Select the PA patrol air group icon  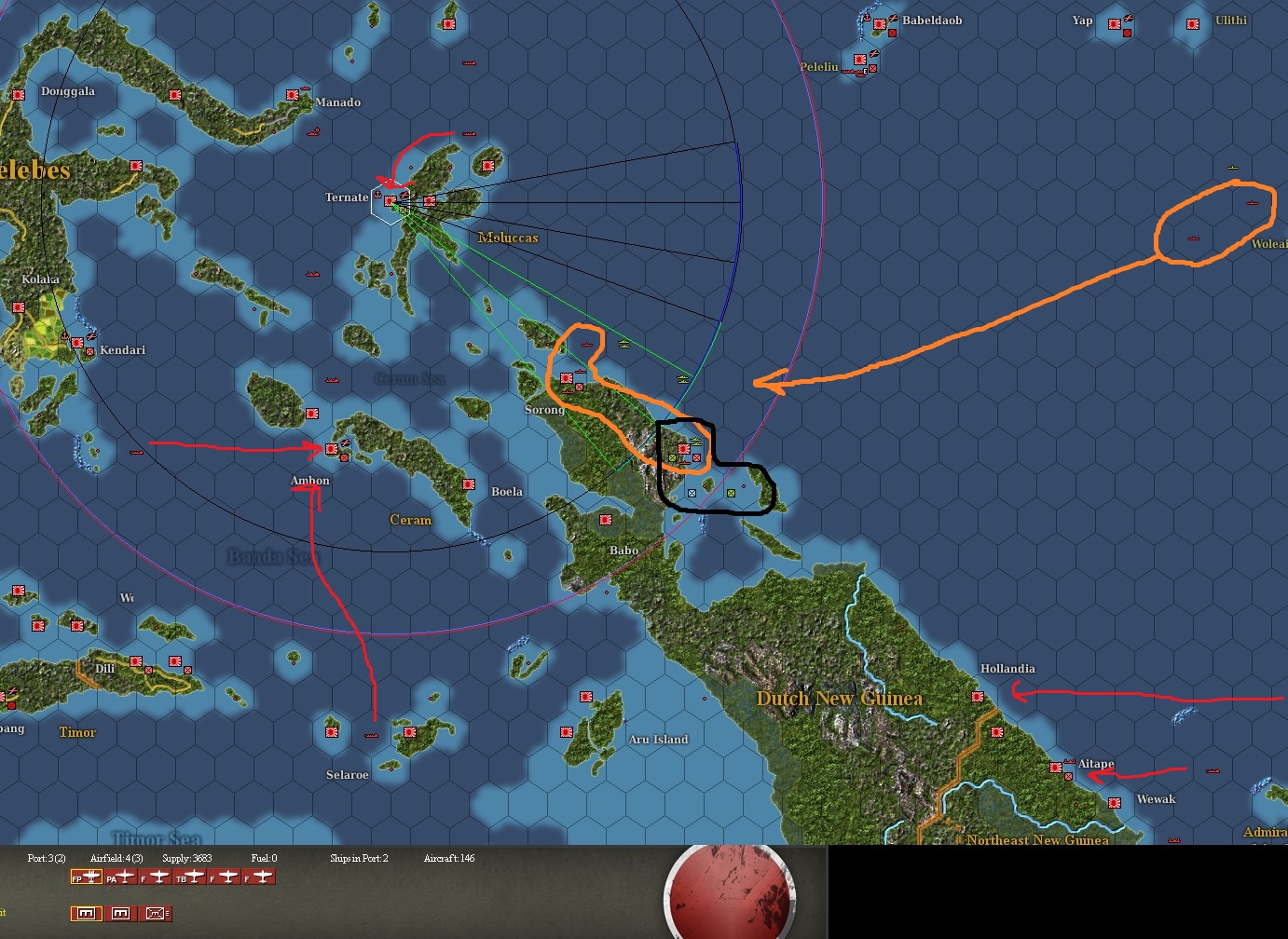121,878
